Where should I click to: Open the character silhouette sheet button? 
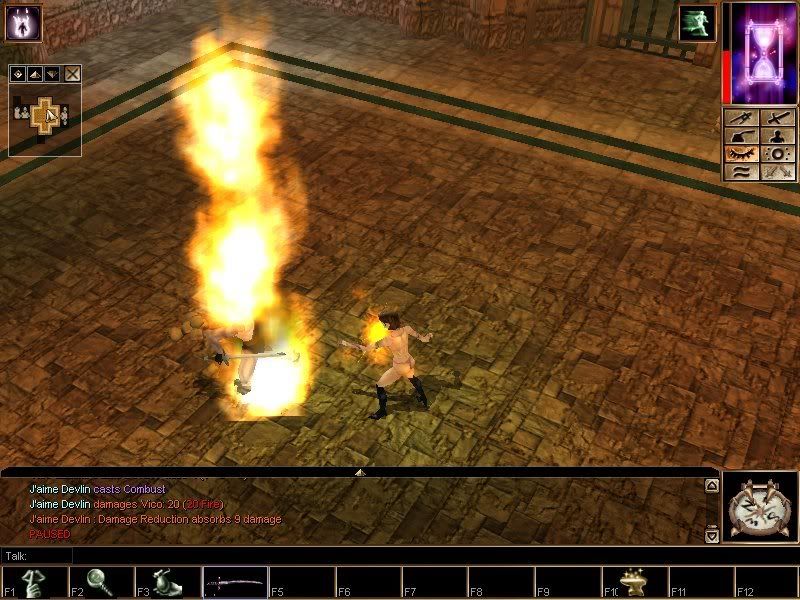point(777,137)
